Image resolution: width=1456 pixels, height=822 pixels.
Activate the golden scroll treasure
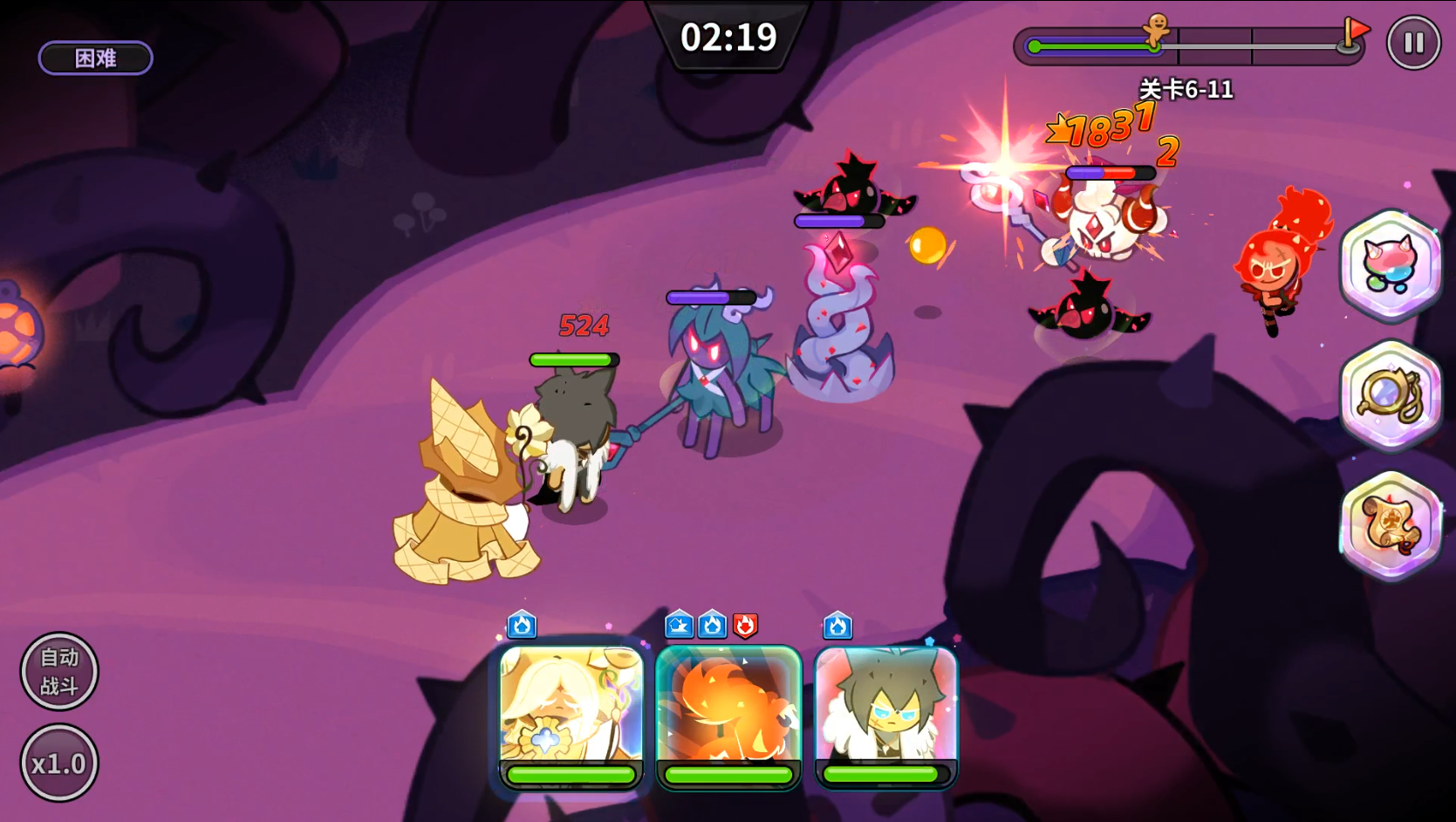[x=1391, y=524]
